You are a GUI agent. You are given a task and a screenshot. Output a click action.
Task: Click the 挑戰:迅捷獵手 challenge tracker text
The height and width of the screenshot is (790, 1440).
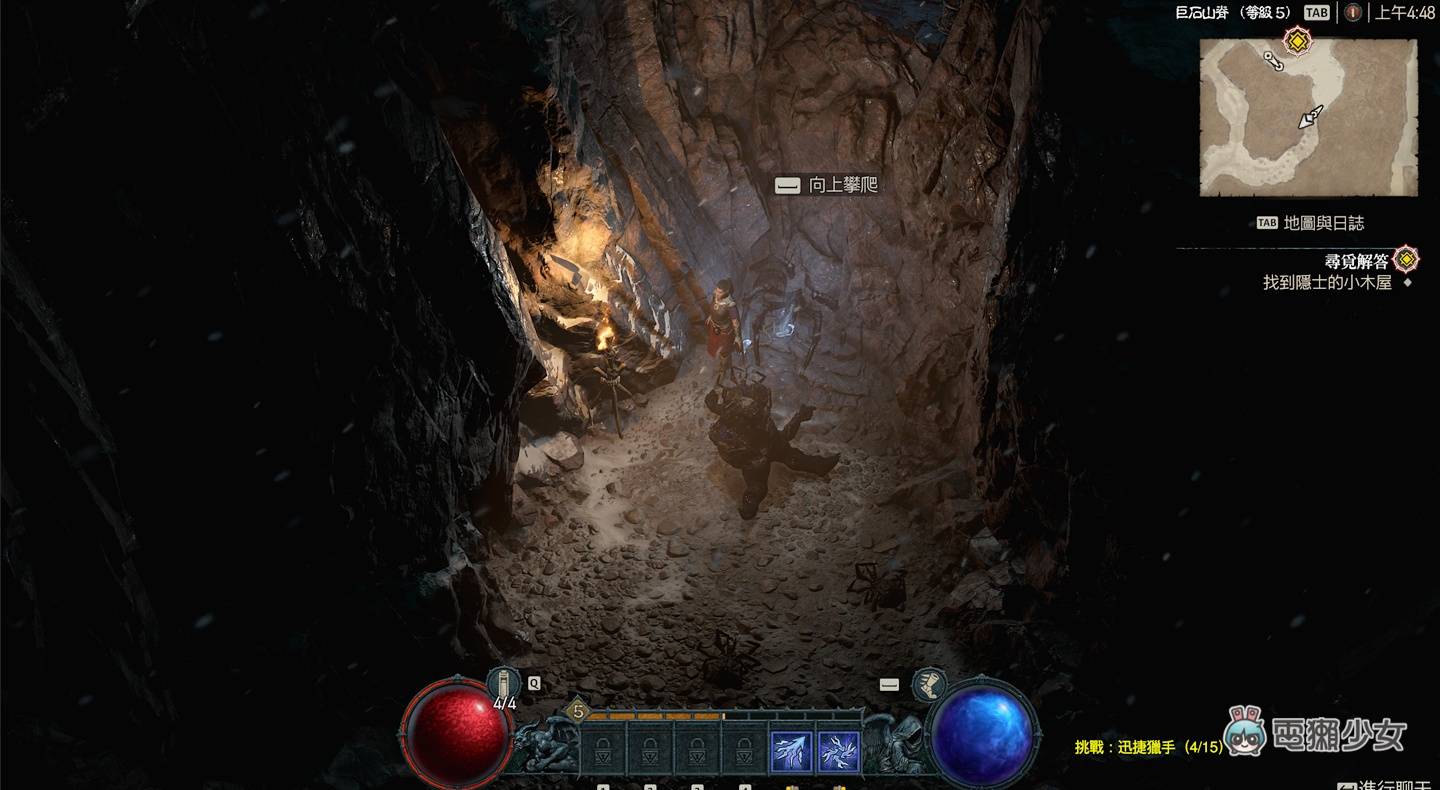[1148, 747]
